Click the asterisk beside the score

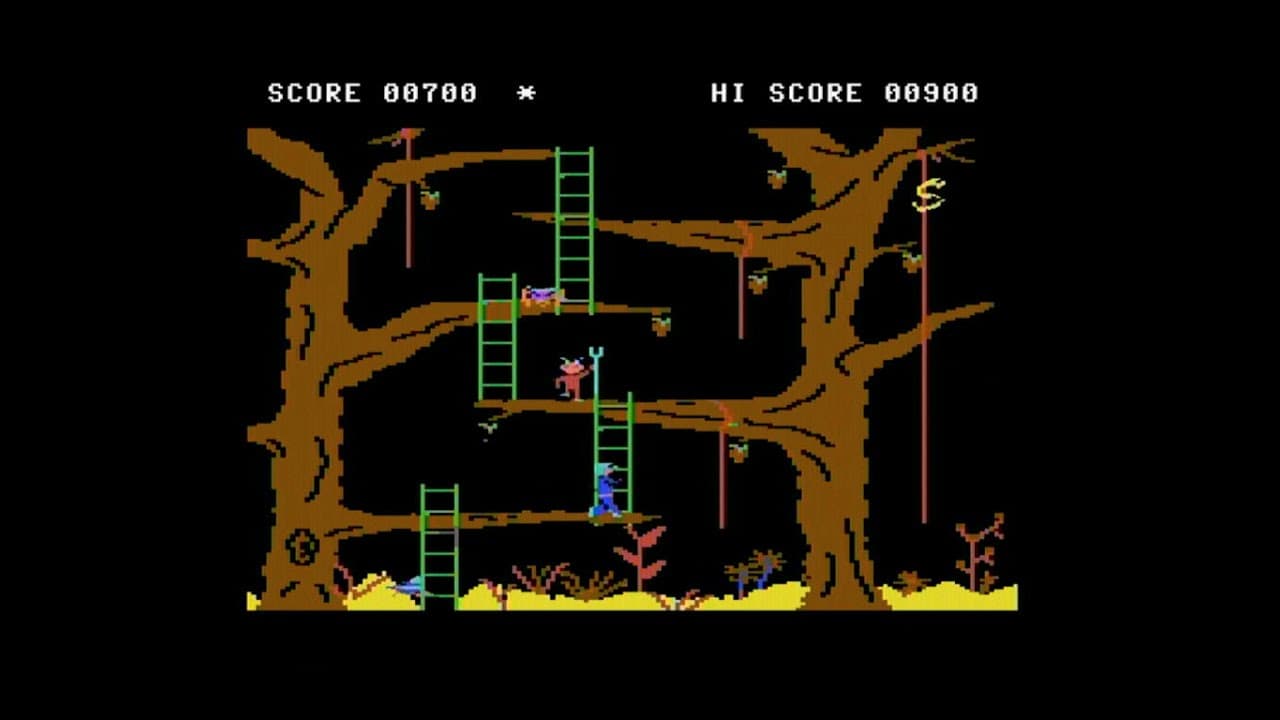(x=527, y=93)
